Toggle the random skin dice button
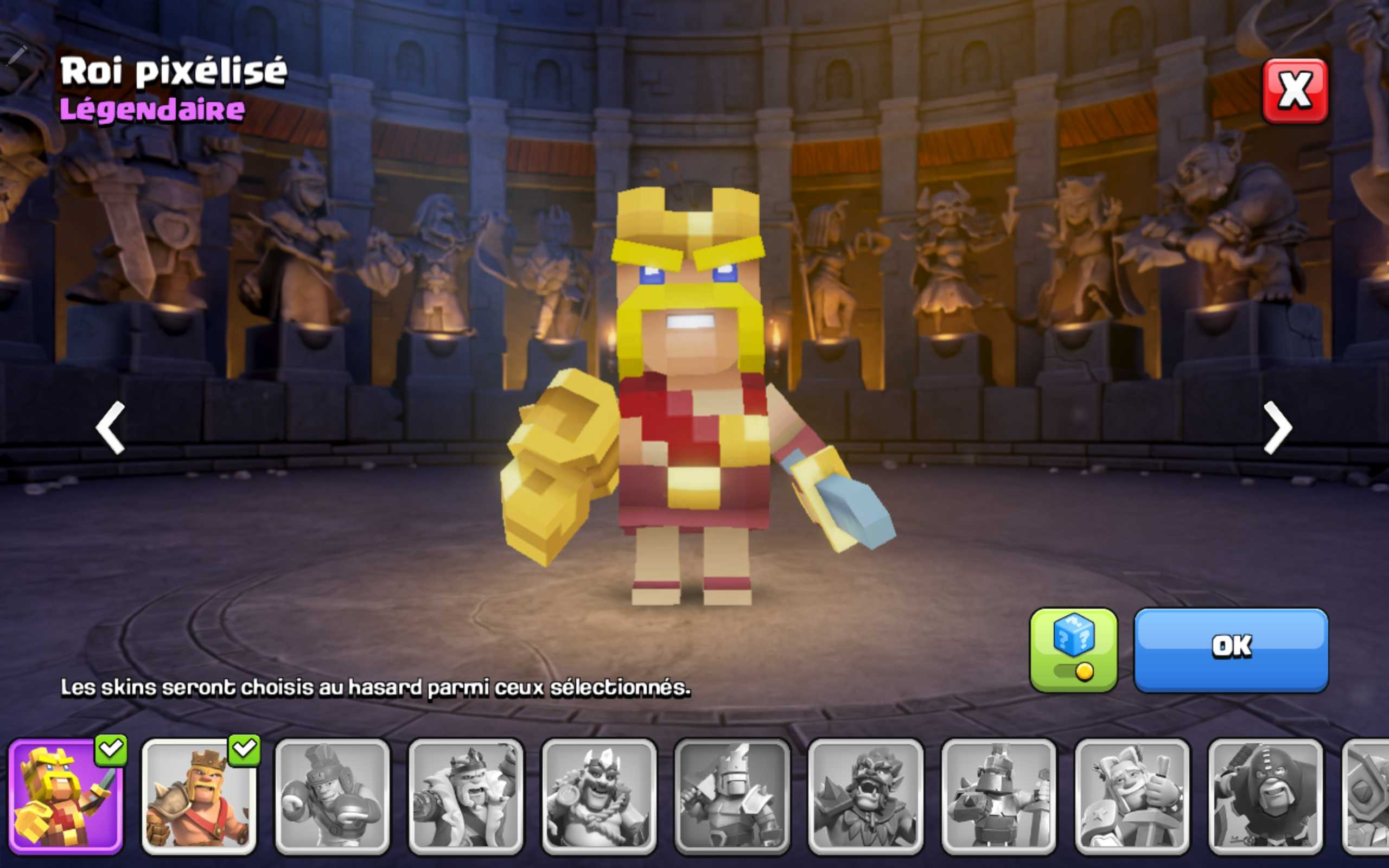This screenshot has height=868, width=1389. pyautogui.click(x=1073, y=649)
